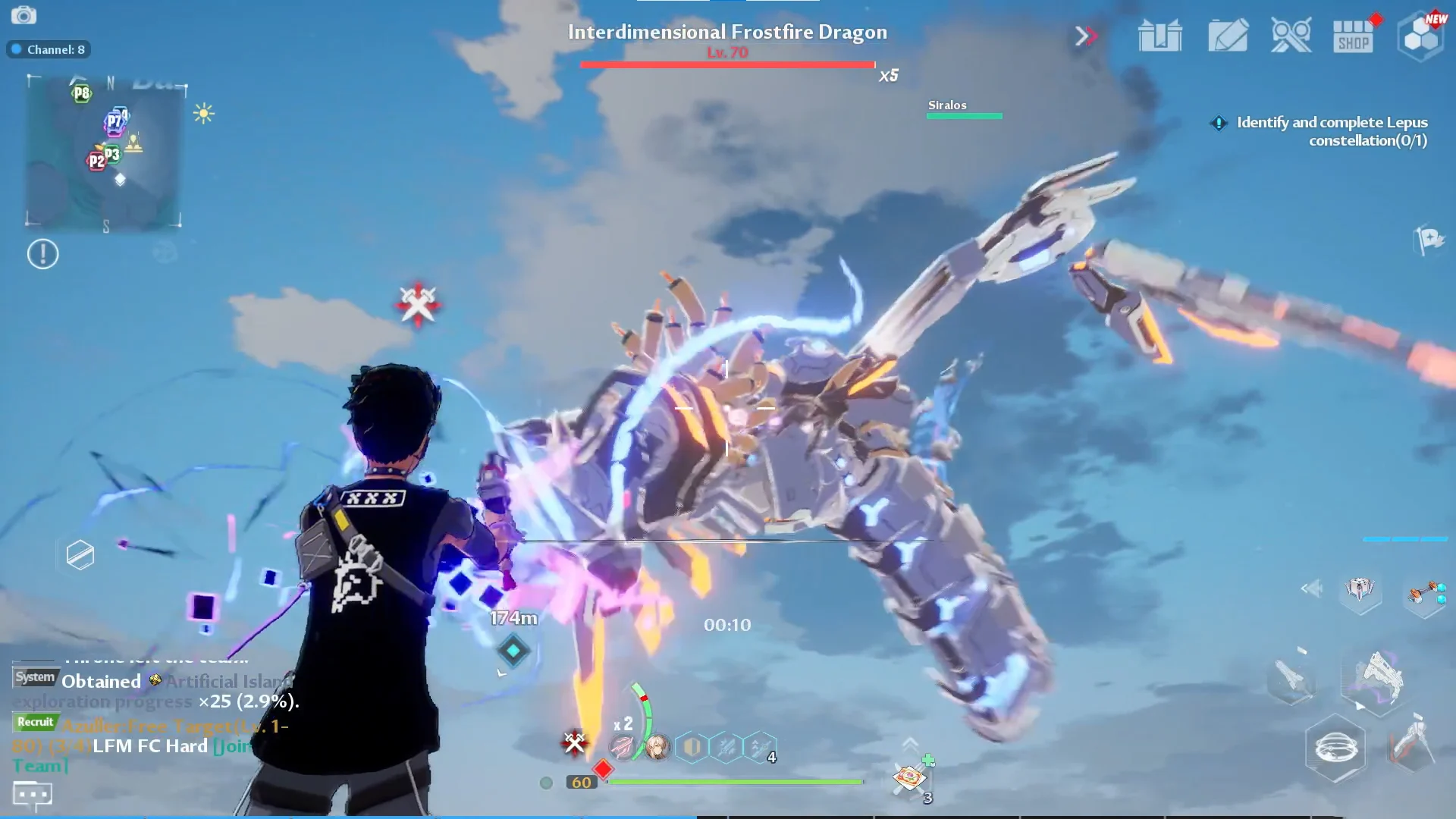
Task: Open the Shop menu
Action: pyautogui.click(x=1353, y=36)
